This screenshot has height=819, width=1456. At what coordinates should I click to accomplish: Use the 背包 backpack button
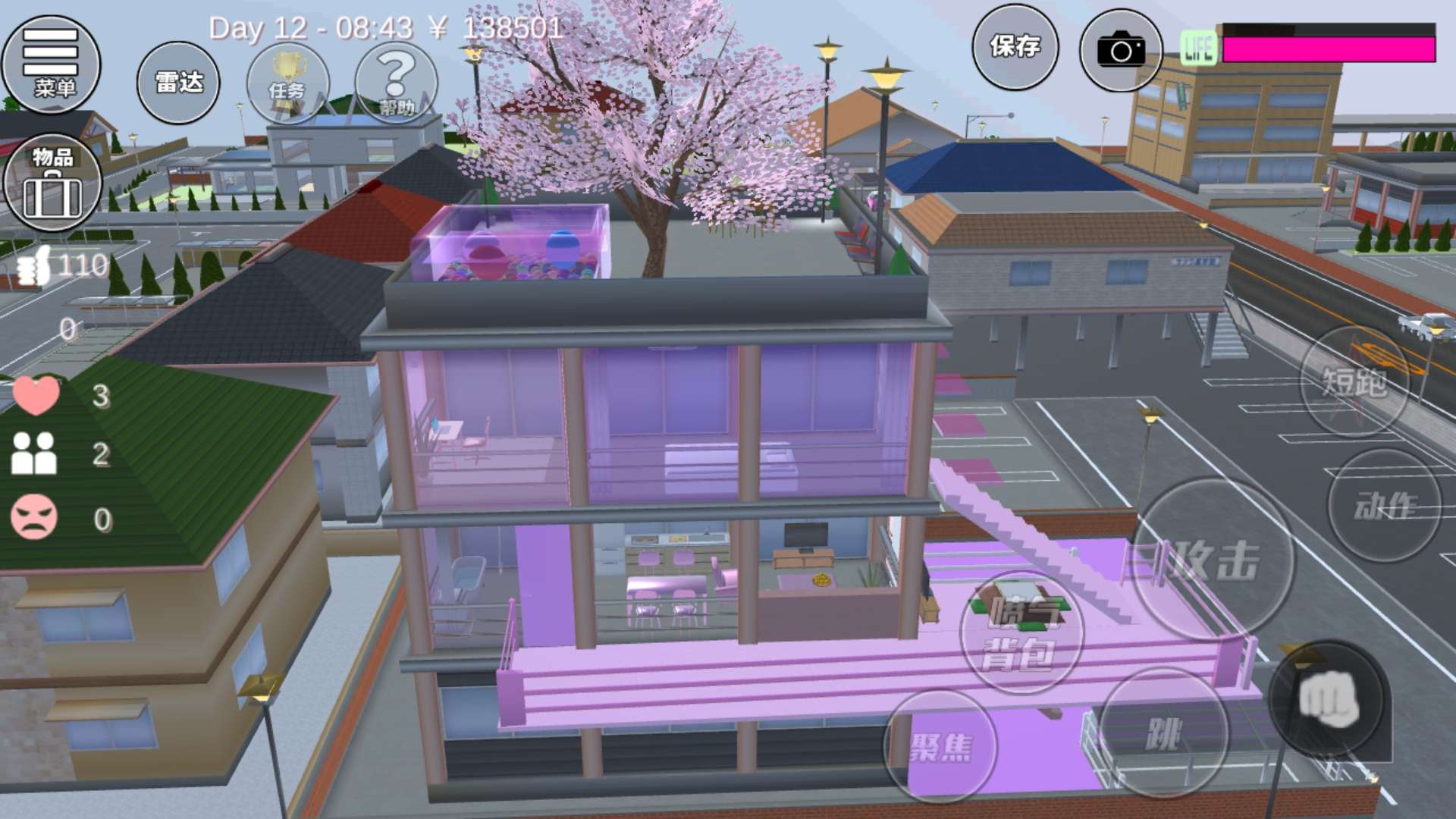click(x=1021, y=632)
